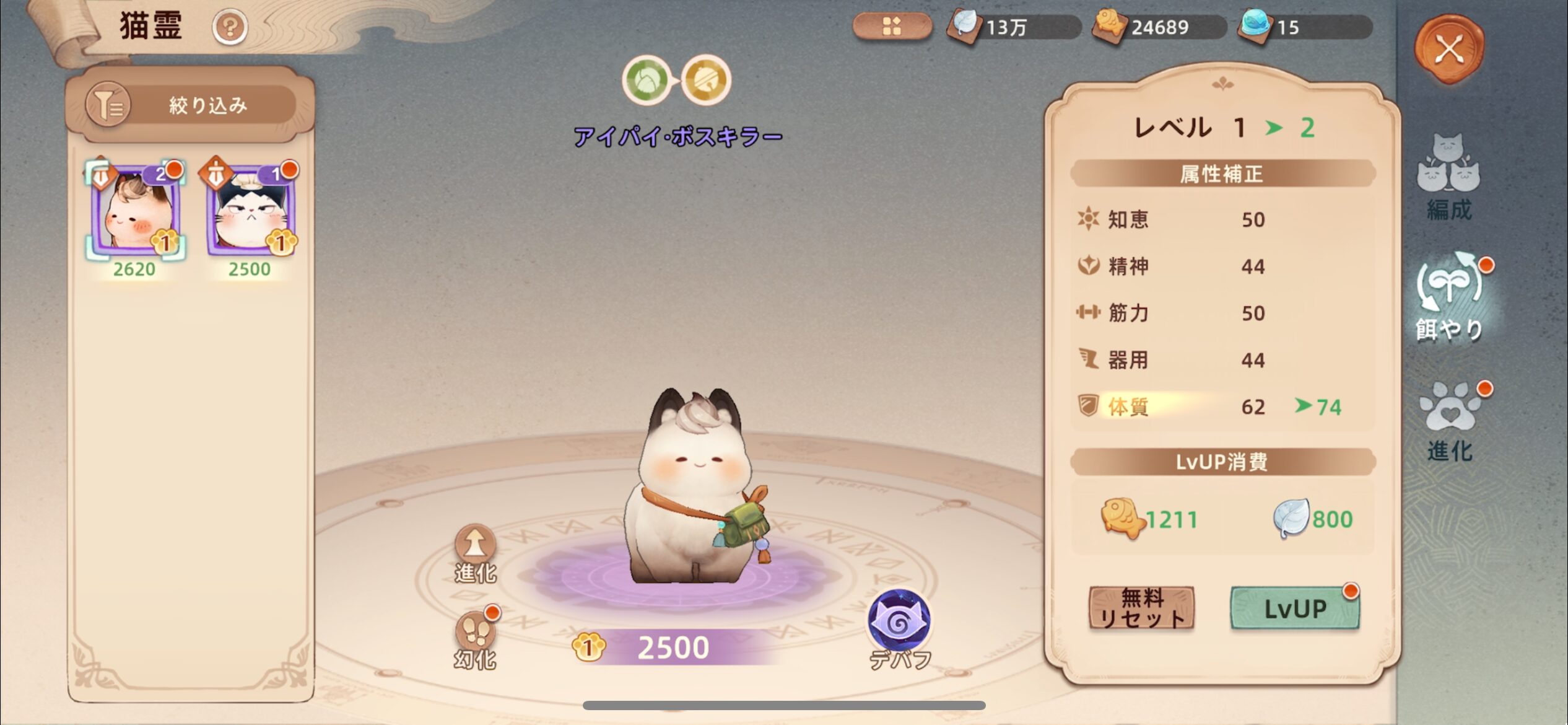Tap the blue gem currency counter
The image size is (1568, 725).
point(1304,27)
